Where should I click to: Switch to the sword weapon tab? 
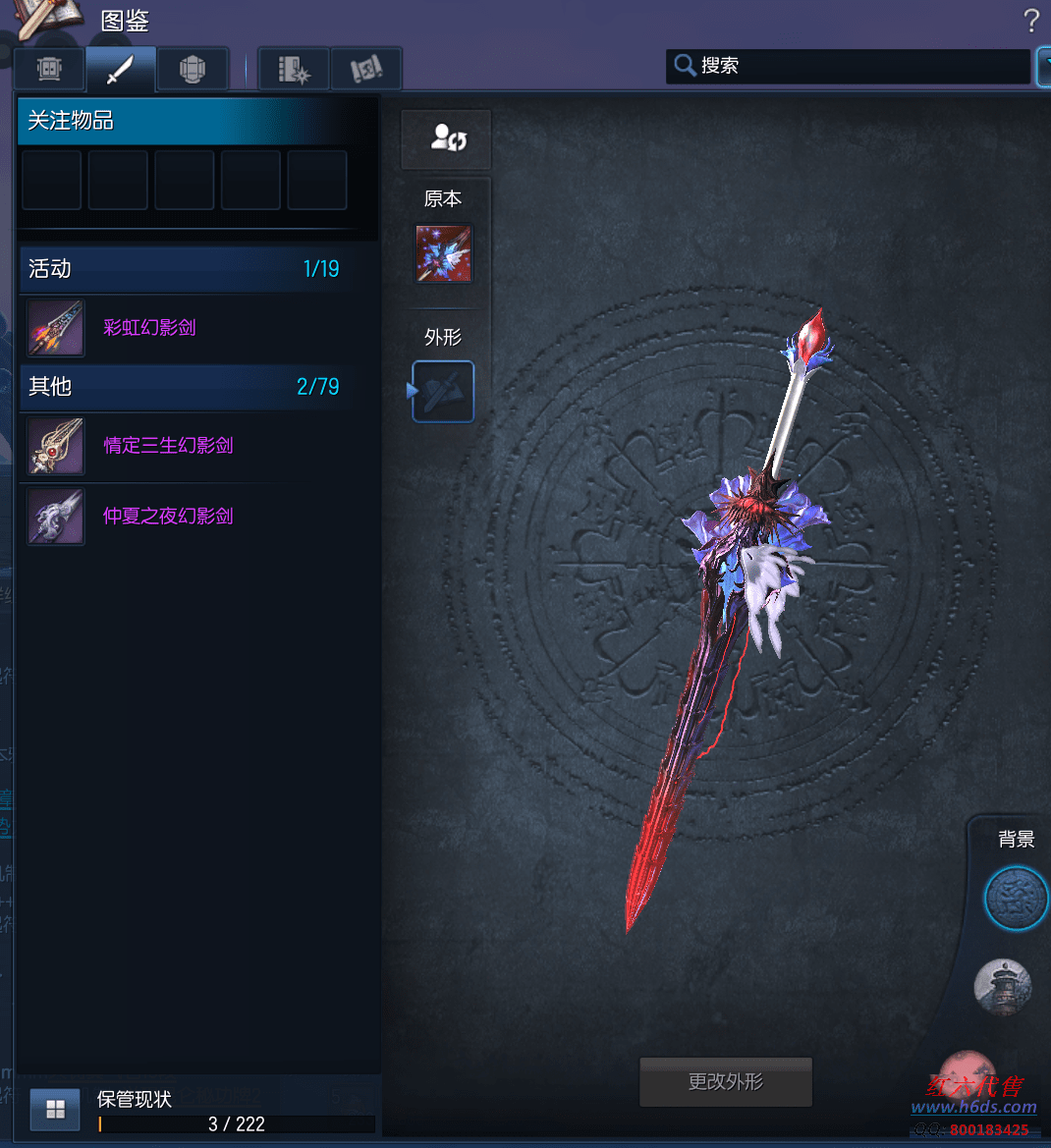121,70
